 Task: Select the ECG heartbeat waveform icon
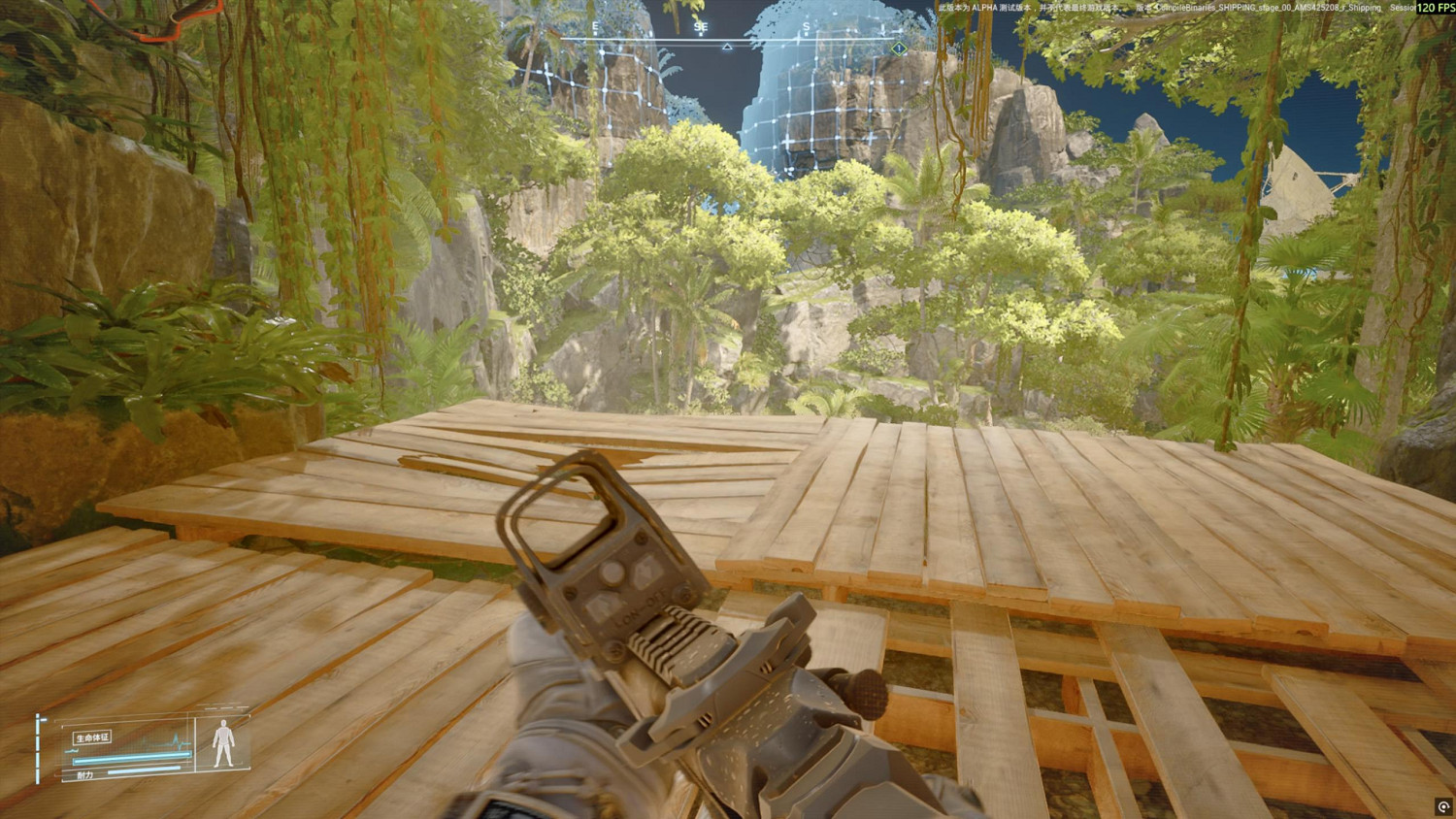(178, 741)
